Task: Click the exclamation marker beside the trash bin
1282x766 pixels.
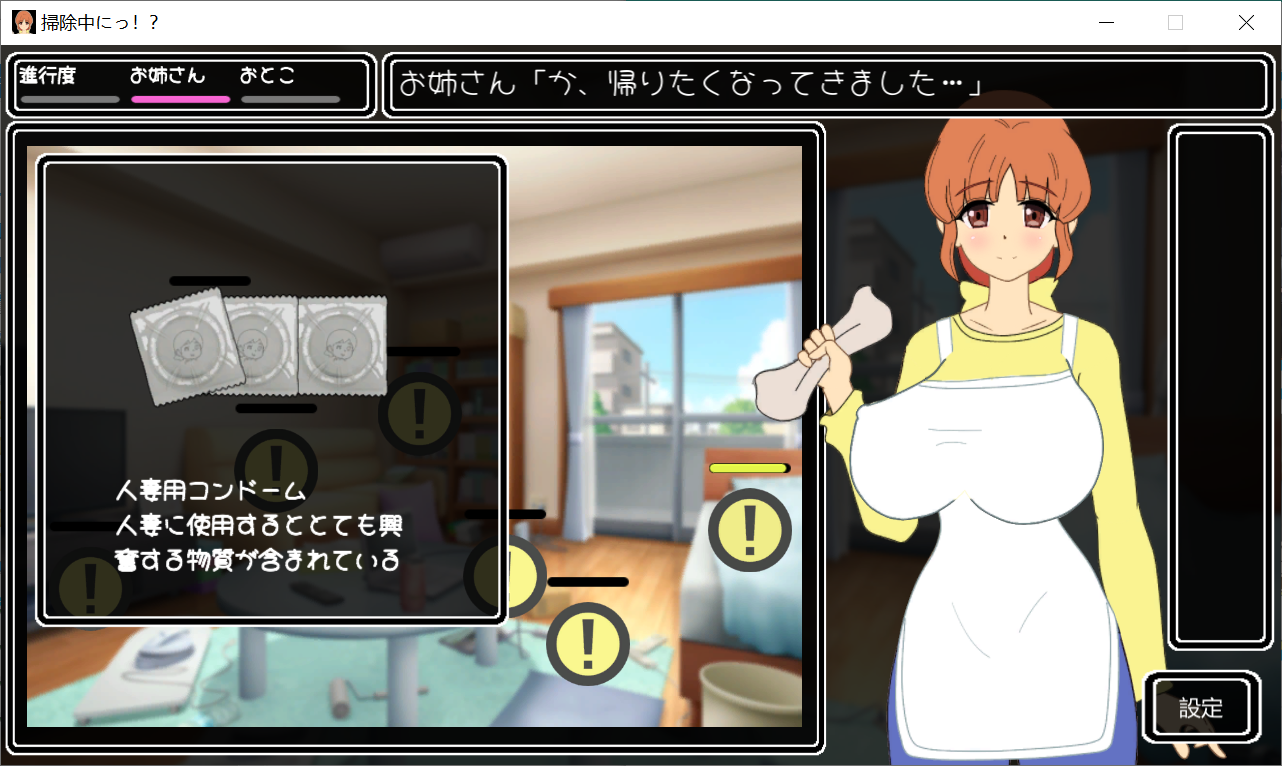Action: (x=588, y=644)
